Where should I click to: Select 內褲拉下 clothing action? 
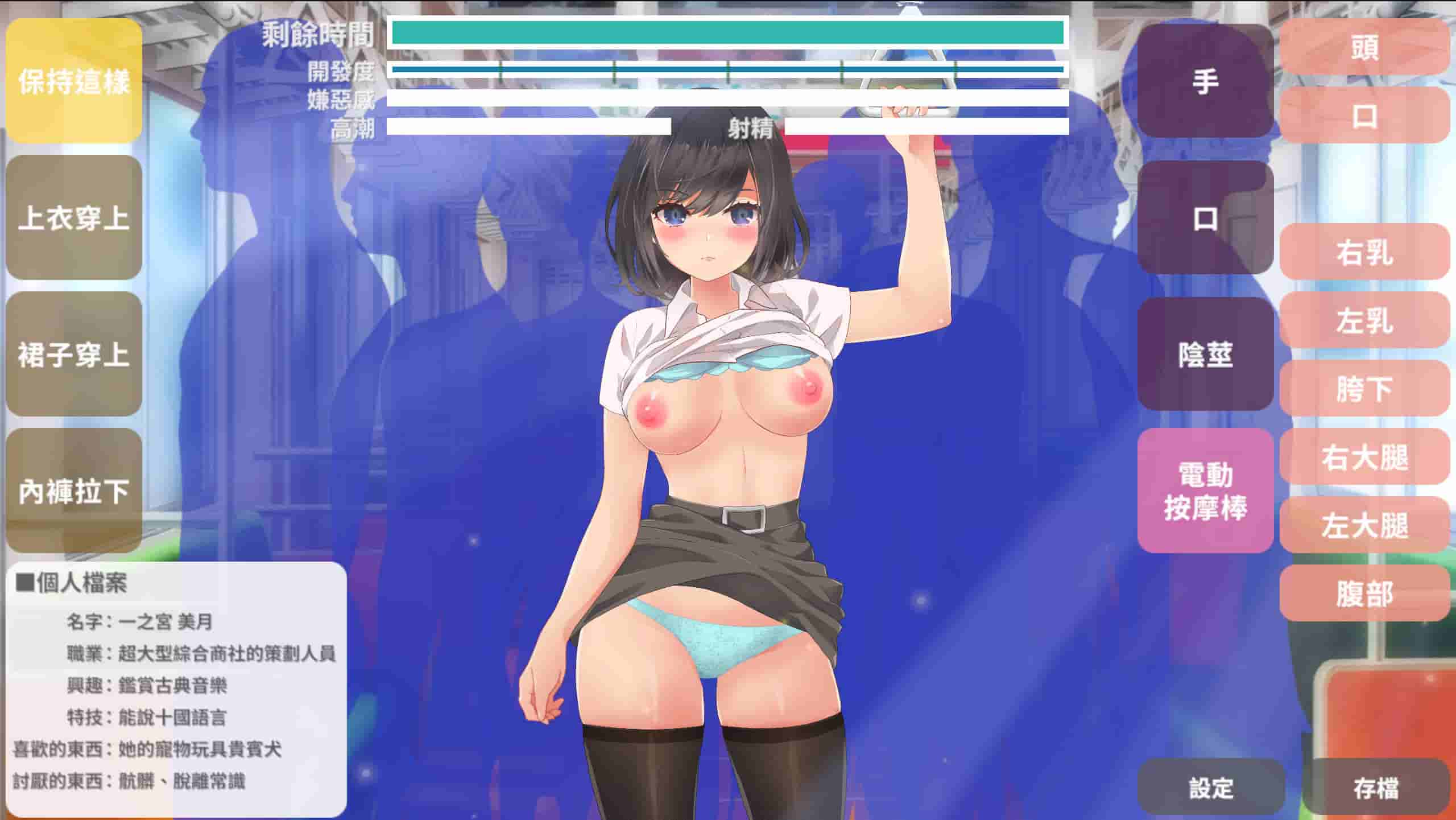[x=73, y=488]
